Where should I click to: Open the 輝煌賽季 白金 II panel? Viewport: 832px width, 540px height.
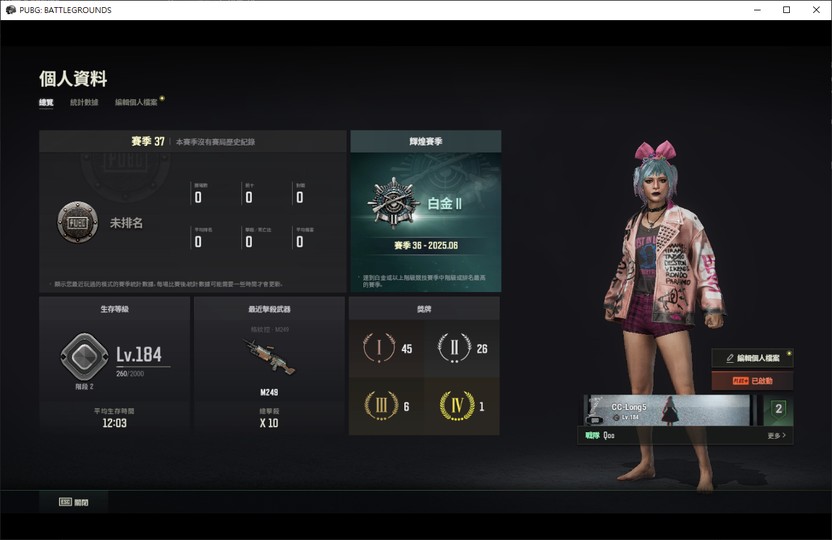tap(425, 211)
